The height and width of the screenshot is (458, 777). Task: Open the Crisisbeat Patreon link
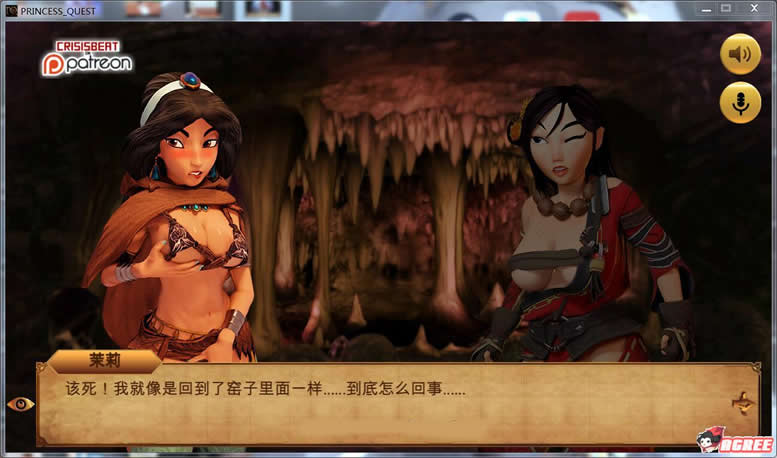pyautogui.click(x=85, y=58)
